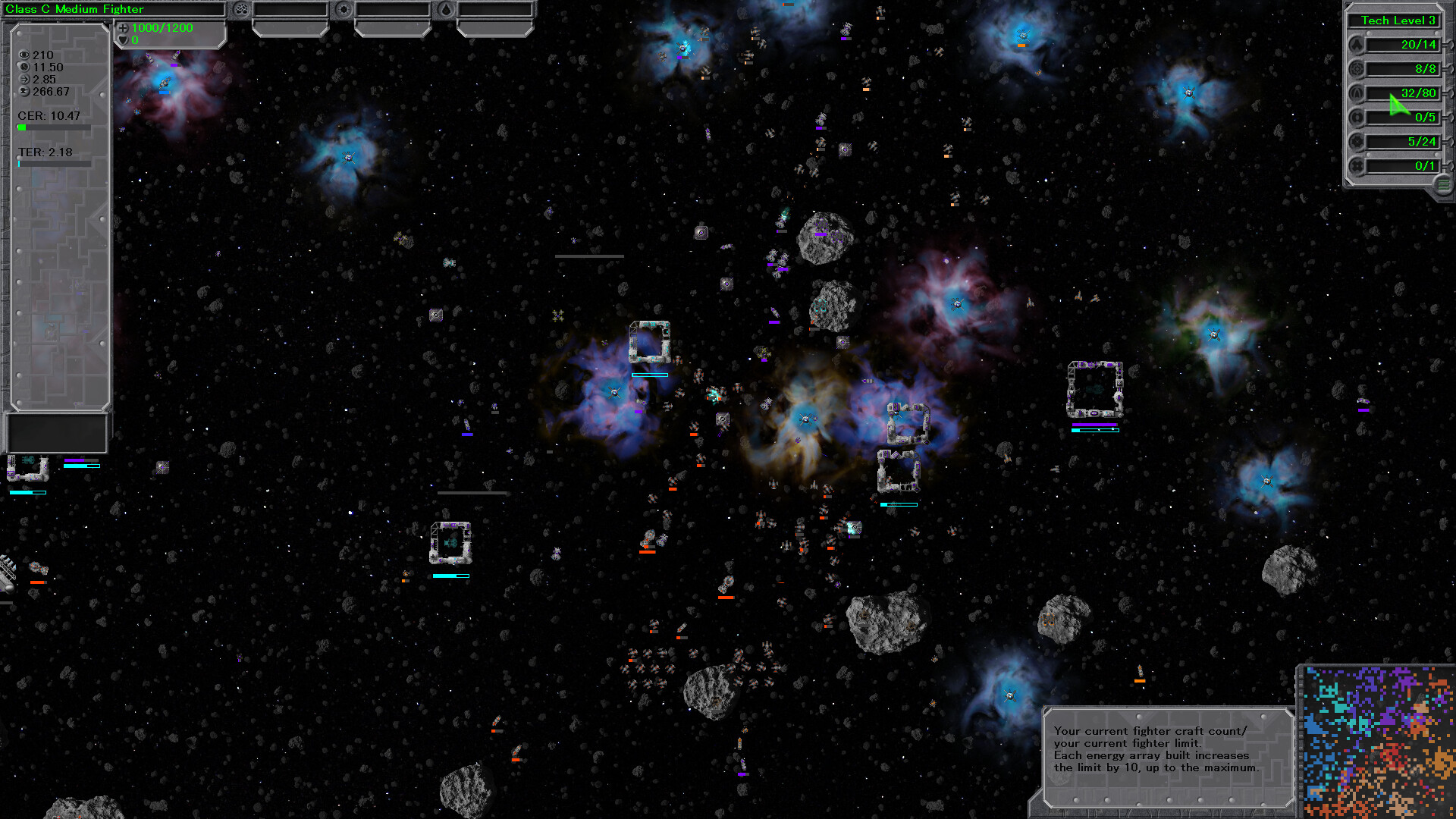The image size is (1456, 819).
Task: Select the rocket icon showing 20/14
Action: (1357, 45)
